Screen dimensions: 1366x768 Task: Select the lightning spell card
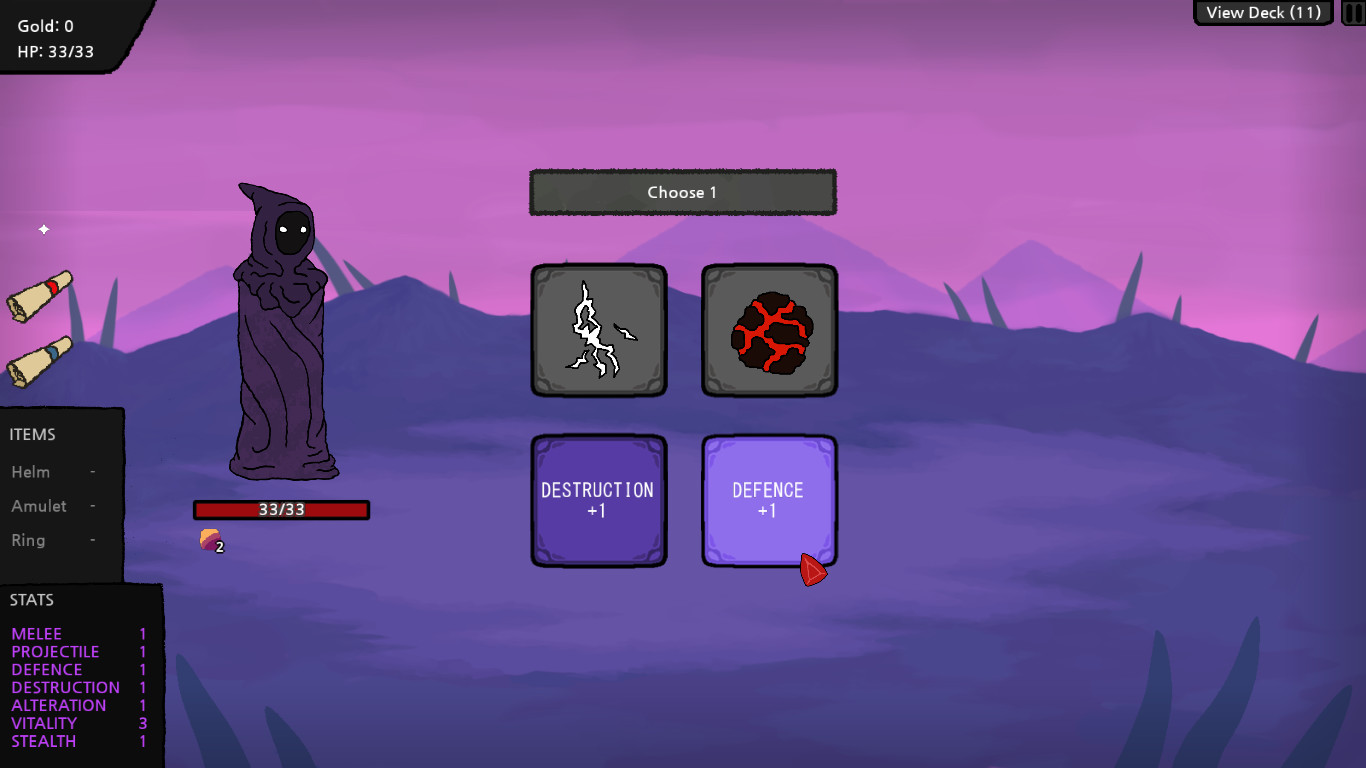598,330
